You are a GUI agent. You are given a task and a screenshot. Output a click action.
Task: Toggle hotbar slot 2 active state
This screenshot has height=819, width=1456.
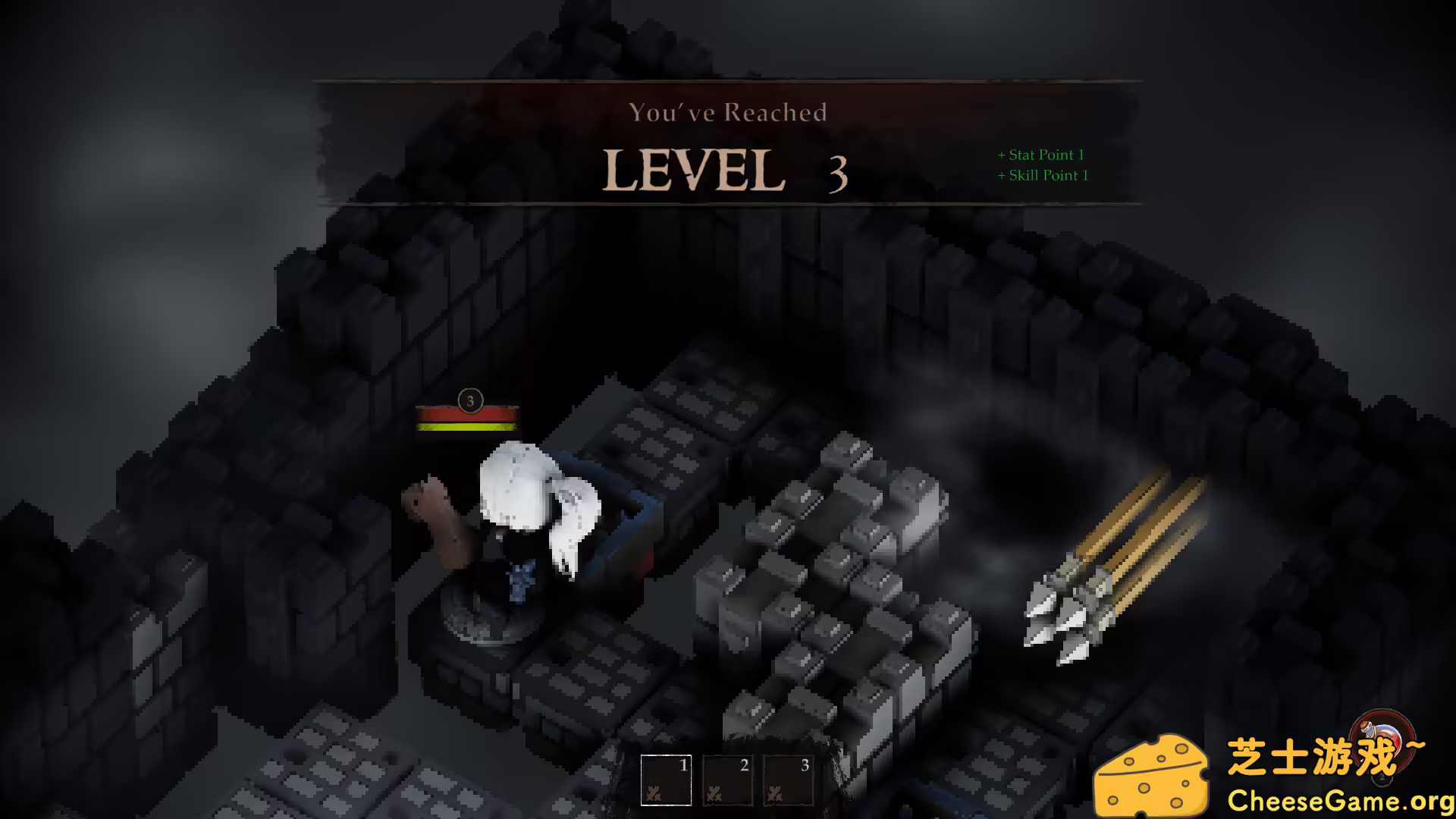coord(726,780)
